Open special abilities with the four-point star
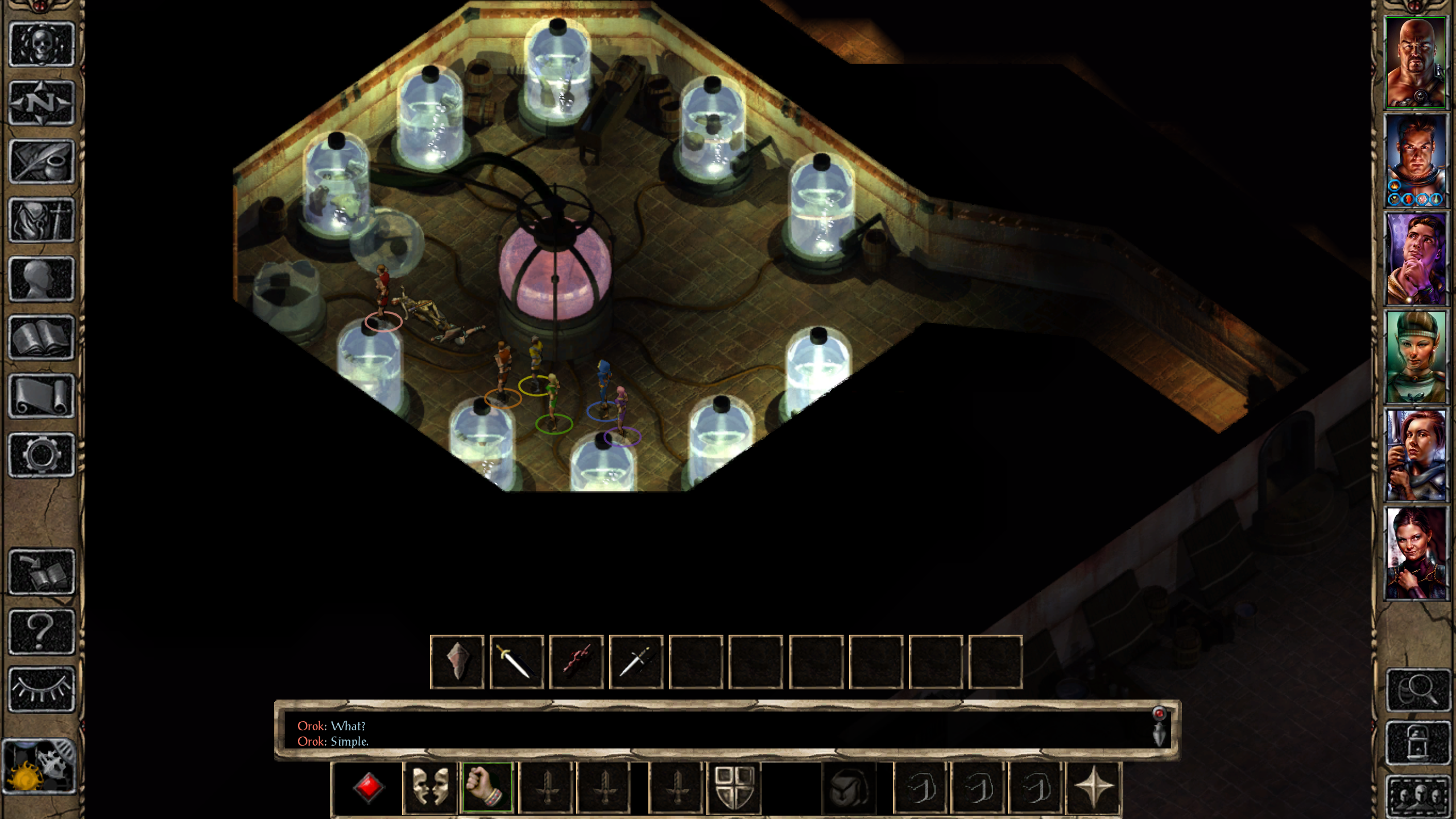This screenshot has height=819, width=1456. 1093,788
